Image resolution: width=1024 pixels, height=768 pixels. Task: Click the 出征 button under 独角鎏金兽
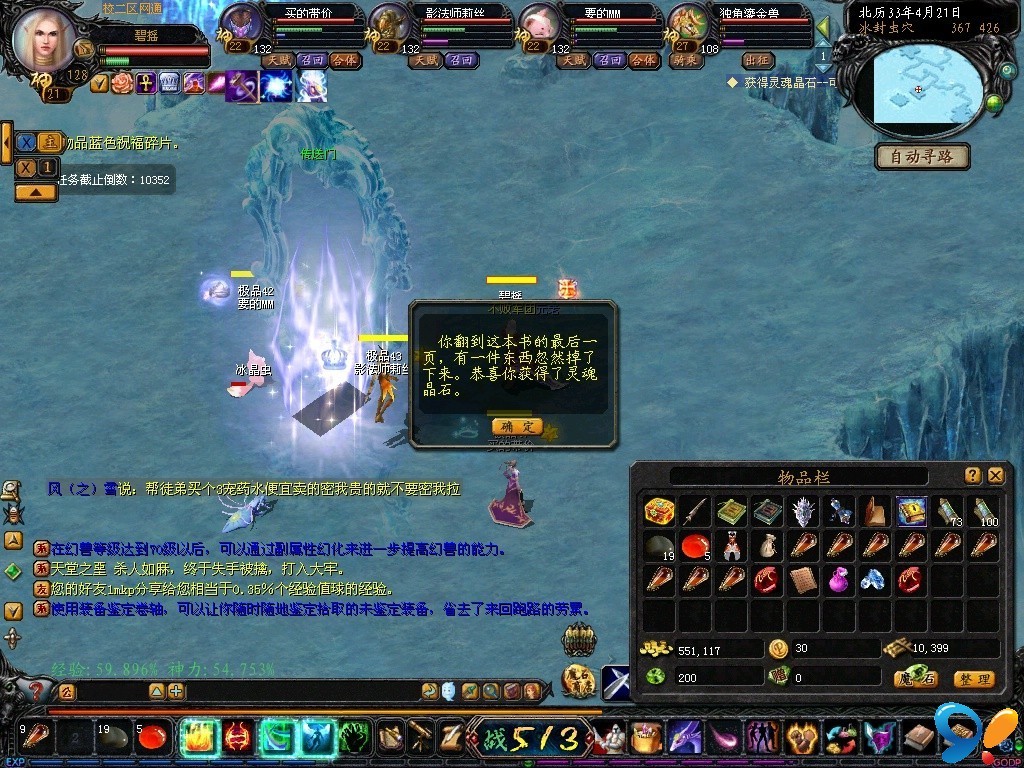pyautogui.click(x=759, y=61)
